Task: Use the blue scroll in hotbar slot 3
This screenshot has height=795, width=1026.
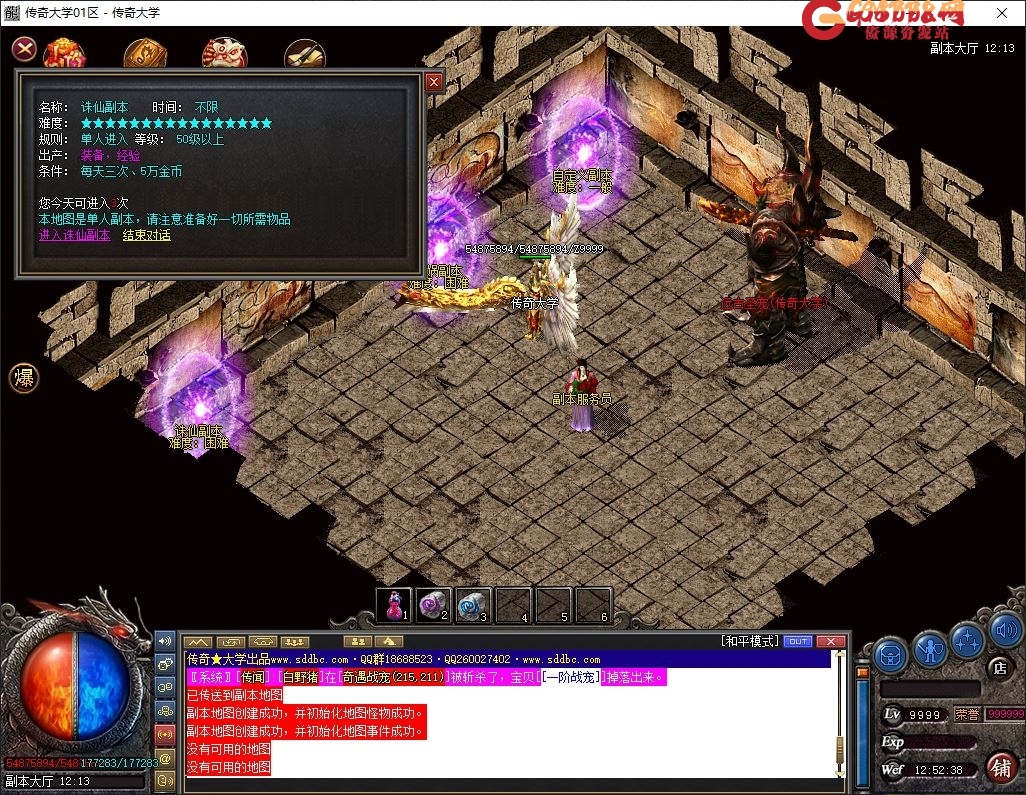Action: pyautogui.click(x=473, y=605)
